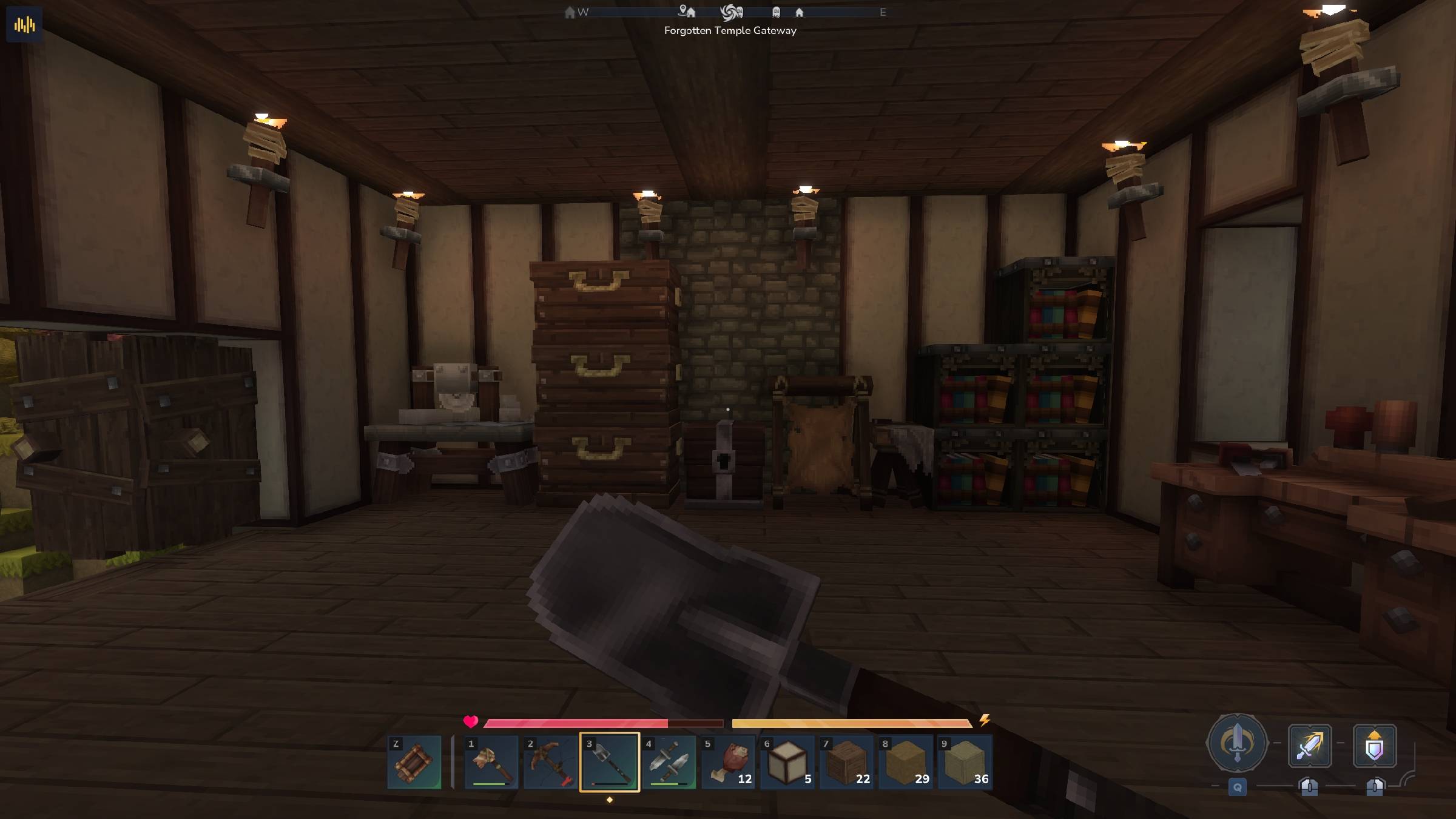The height and width of the screenshot is (819, 1456).
Task: Select the cooked meat stack of 12
Action: click(x=728, y=762)
